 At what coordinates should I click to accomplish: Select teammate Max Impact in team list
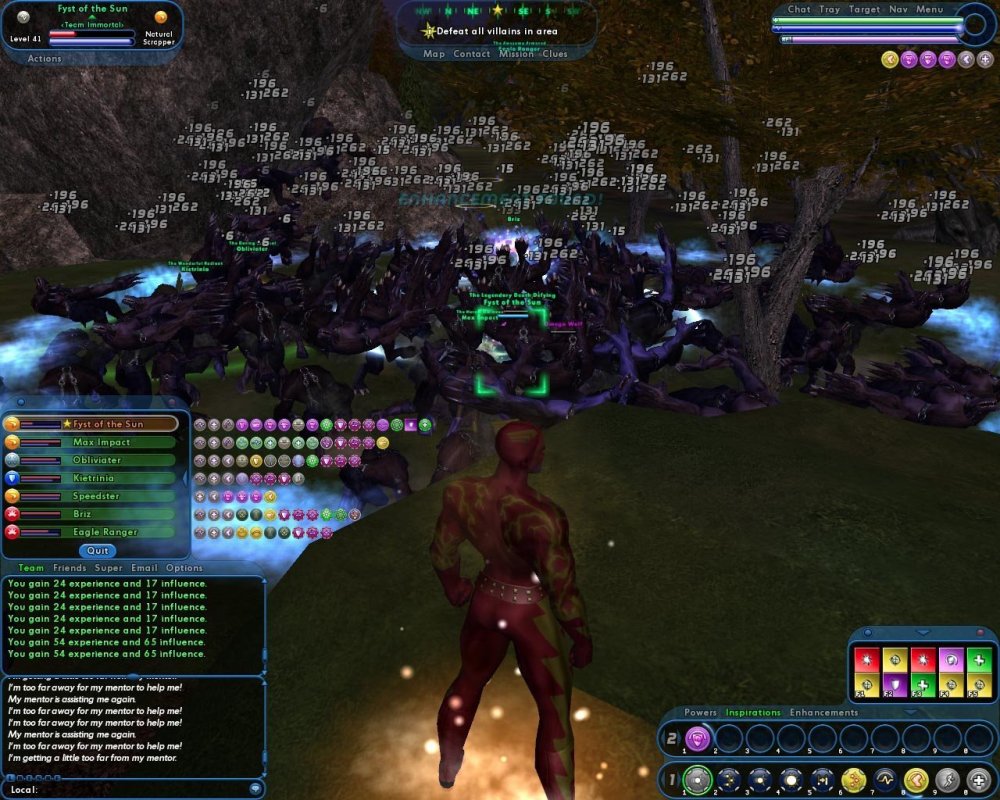pyautogui.click(x=100, y=442)
